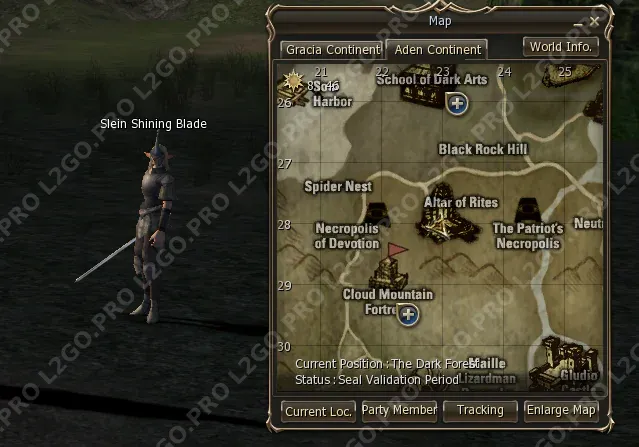Image resolution: width=639 pixels, height=447 pixels.
Task: Select the Gludio castle icon
Action: [x=568, y=360]
